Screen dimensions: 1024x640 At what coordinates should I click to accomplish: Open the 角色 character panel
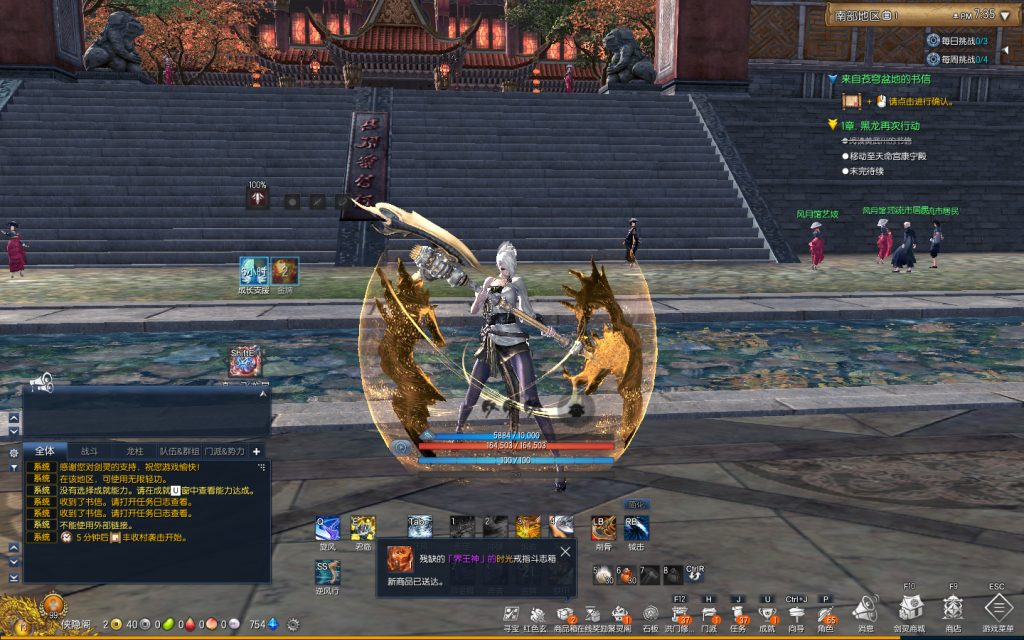pyautogui.click(x=826, y=613)
